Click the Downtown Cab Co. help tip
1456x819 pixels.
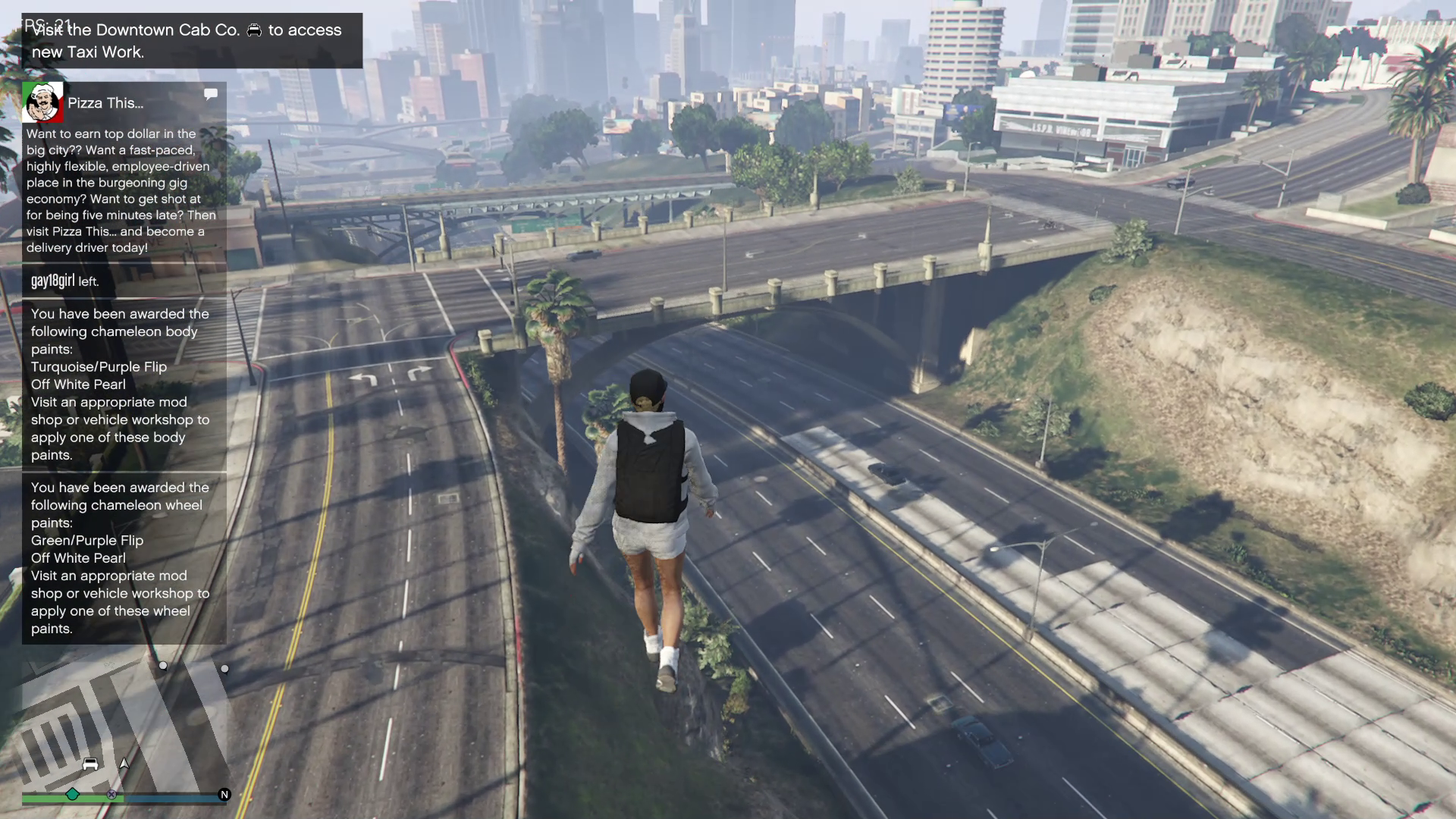pos(191,41)
